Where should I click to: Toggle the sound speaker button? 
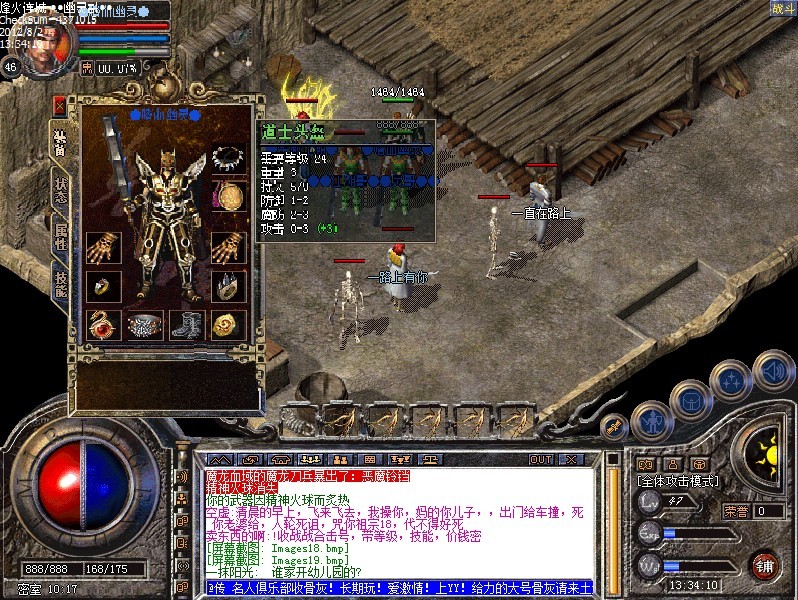(773, 369)
